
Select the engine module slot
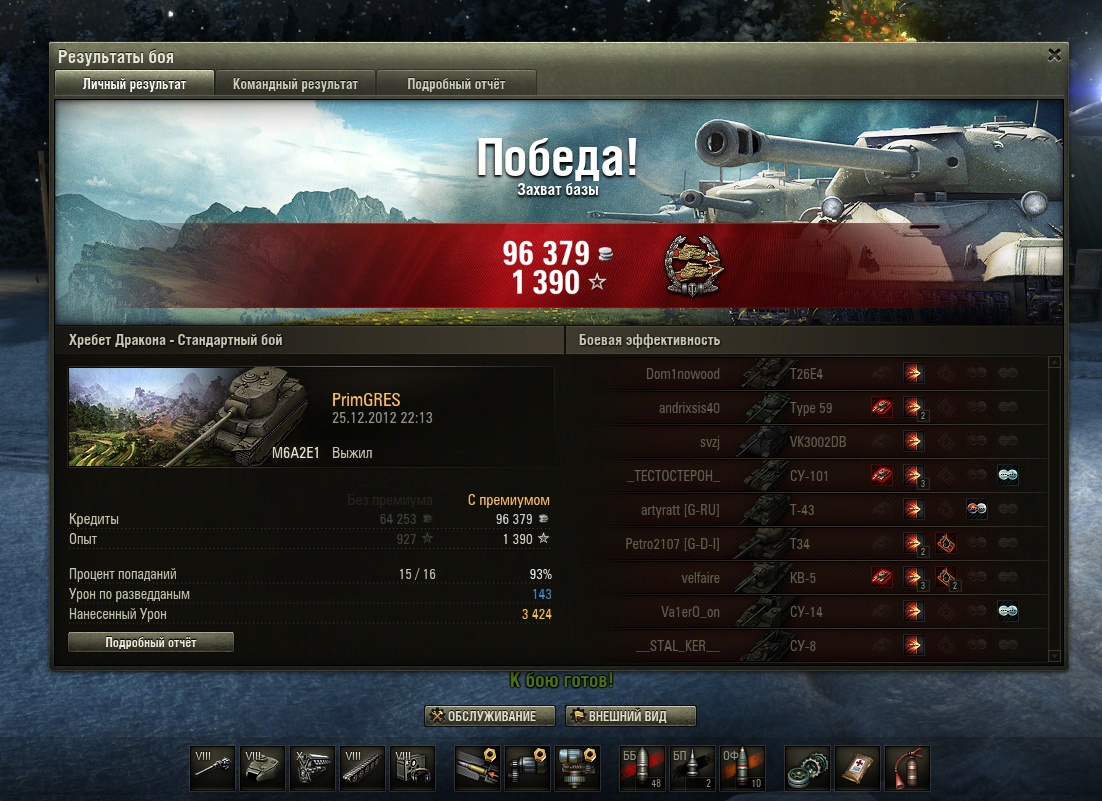point(313,768)
